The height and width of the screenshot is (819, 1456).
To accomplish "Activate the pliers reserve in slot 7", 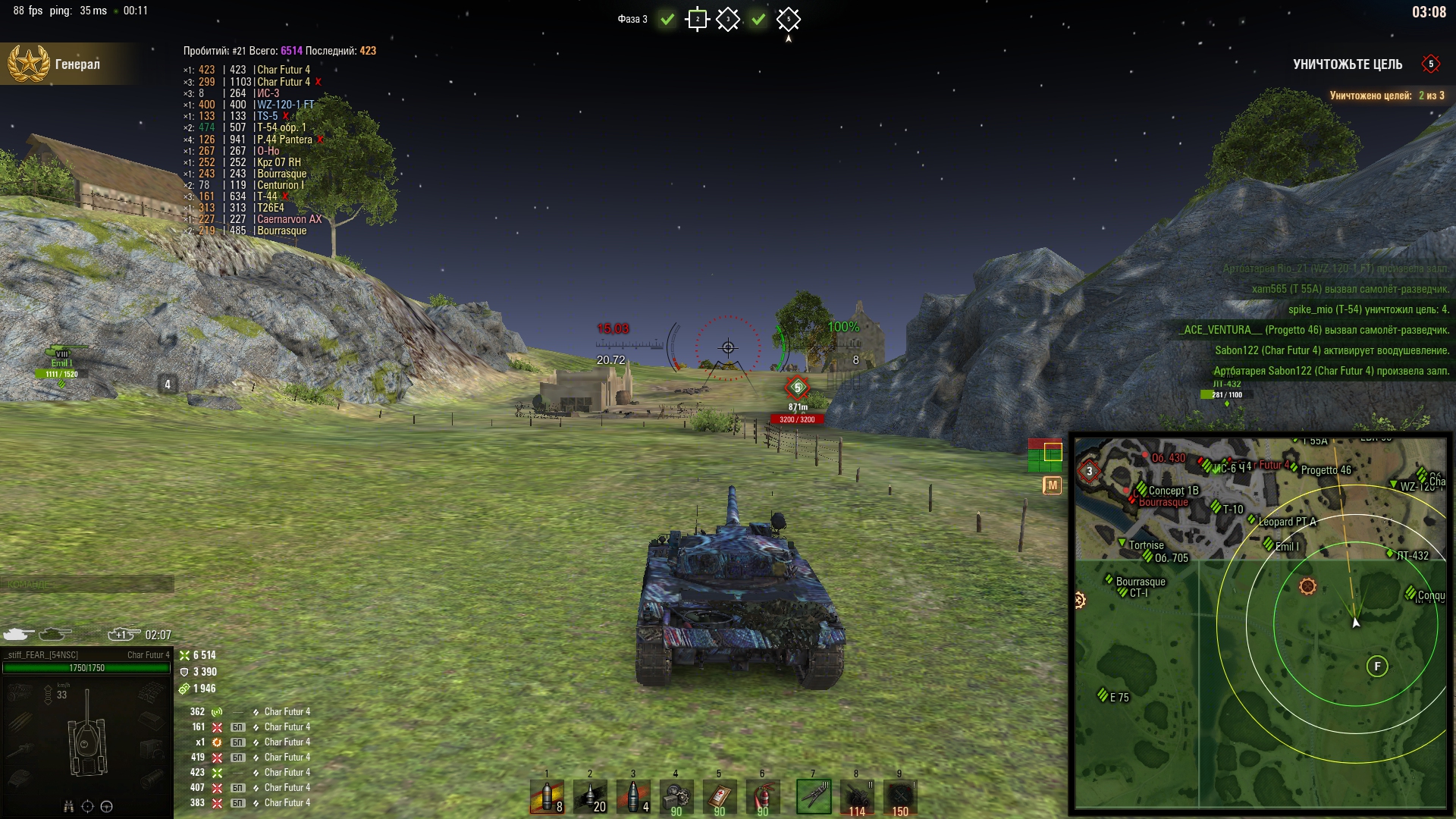I will click(x=814, y=797).
